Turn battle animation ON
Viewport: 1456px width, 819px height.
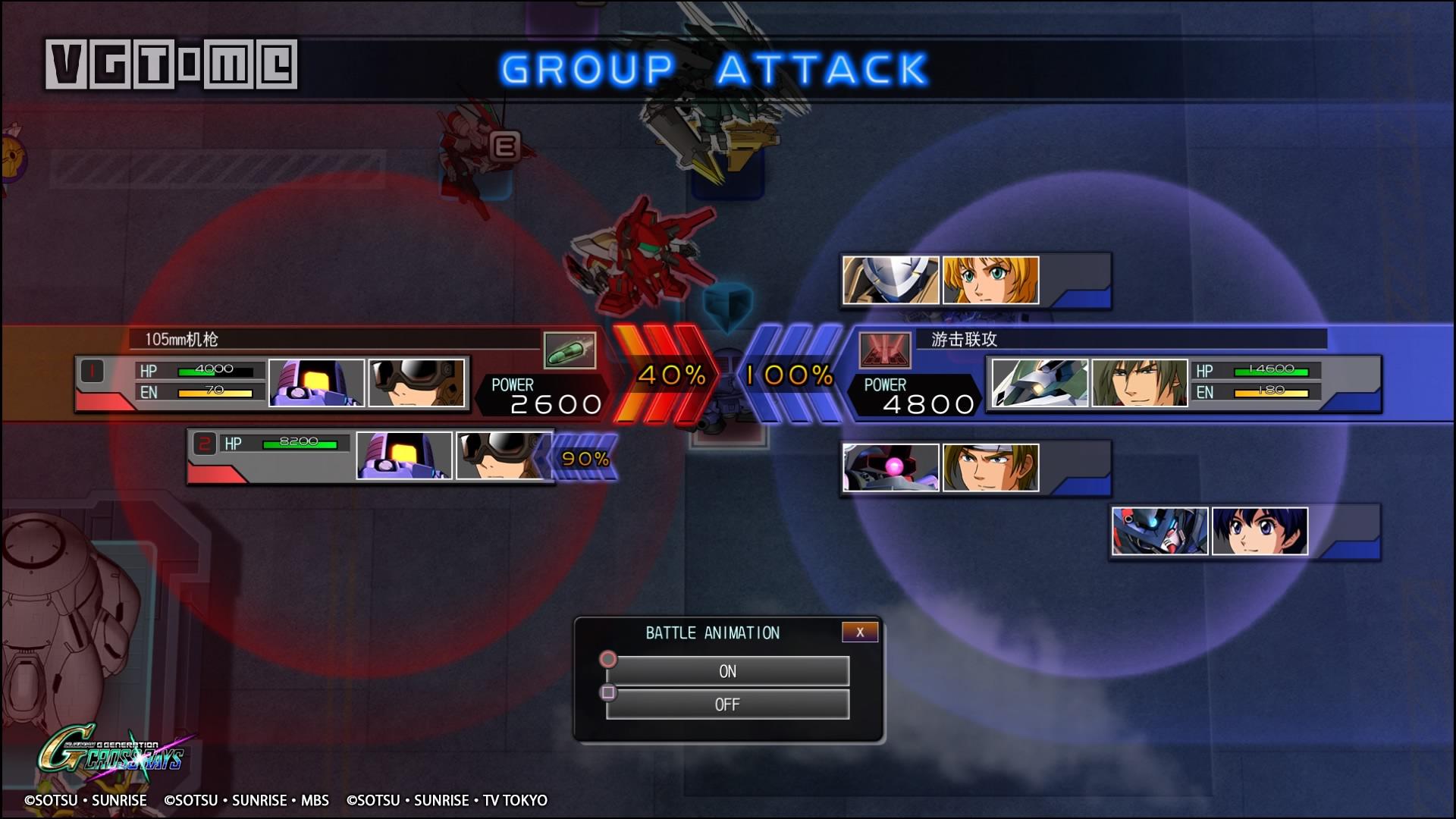pos(727,671)
